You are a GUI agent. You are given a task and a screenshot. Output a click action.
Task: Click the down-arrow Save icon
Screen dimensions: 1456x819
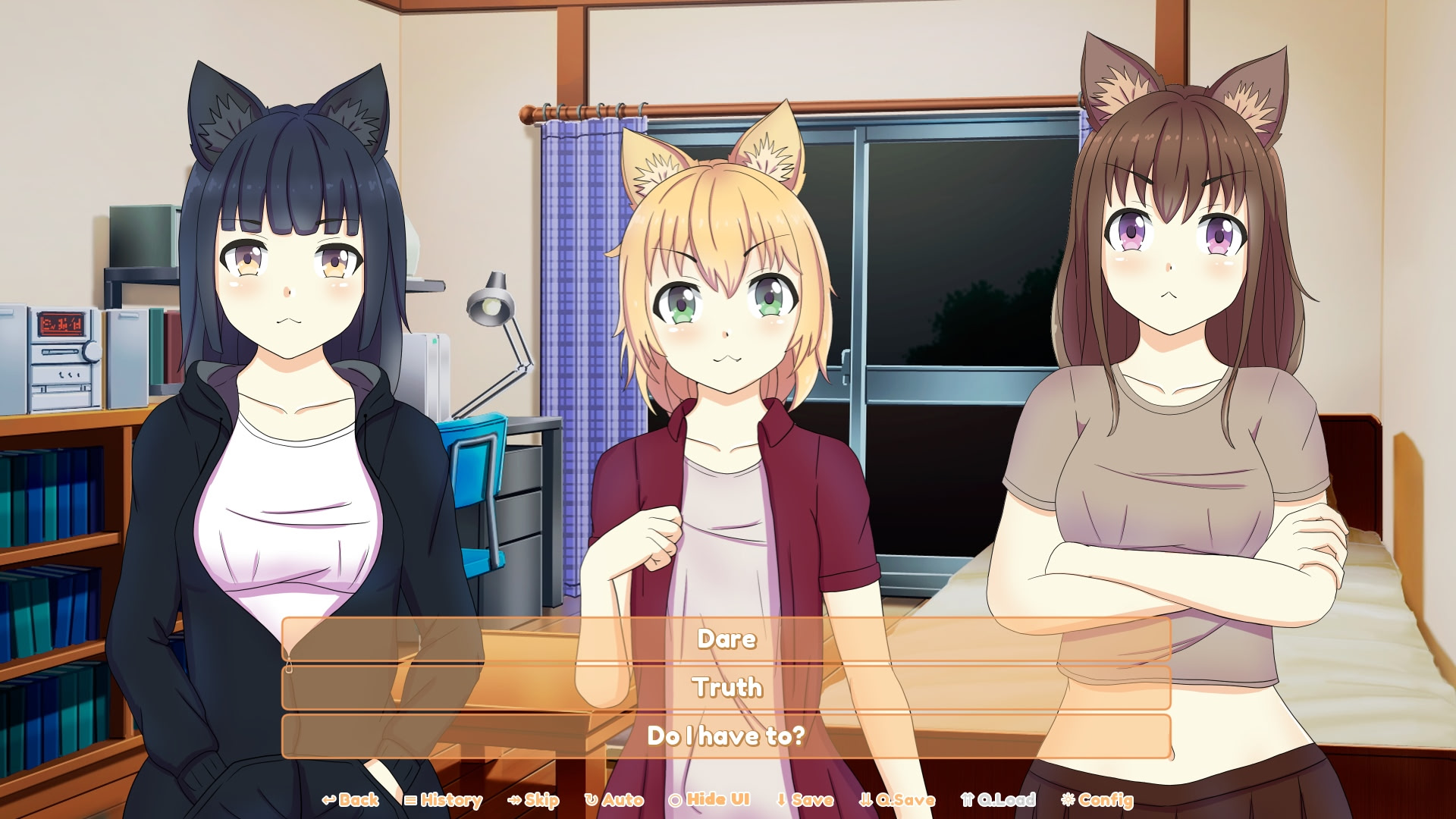pyautogui.click(x=780, y=799)
